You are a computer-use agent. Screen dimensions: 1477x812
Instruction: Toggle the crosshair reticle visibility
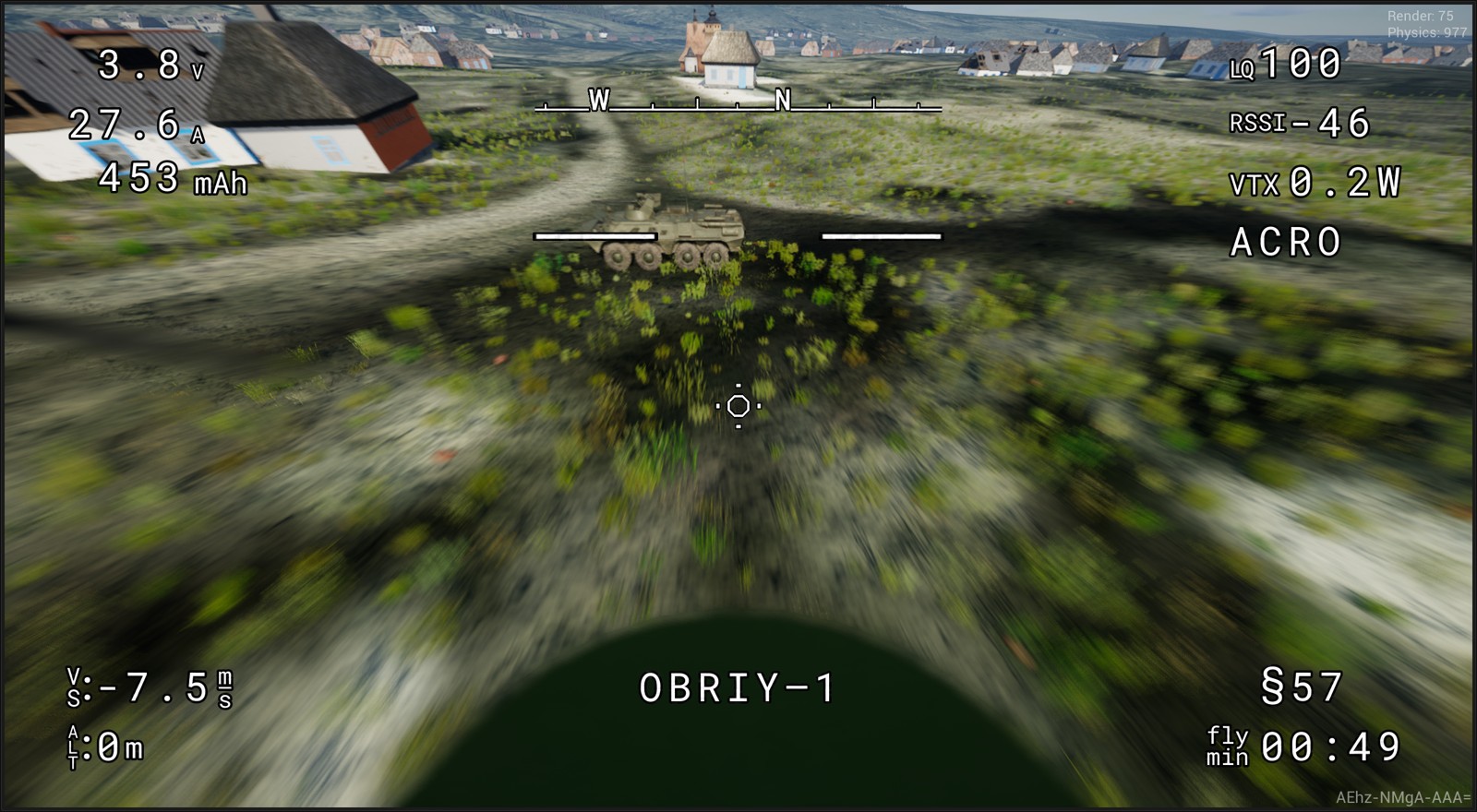tap(738, 406)
